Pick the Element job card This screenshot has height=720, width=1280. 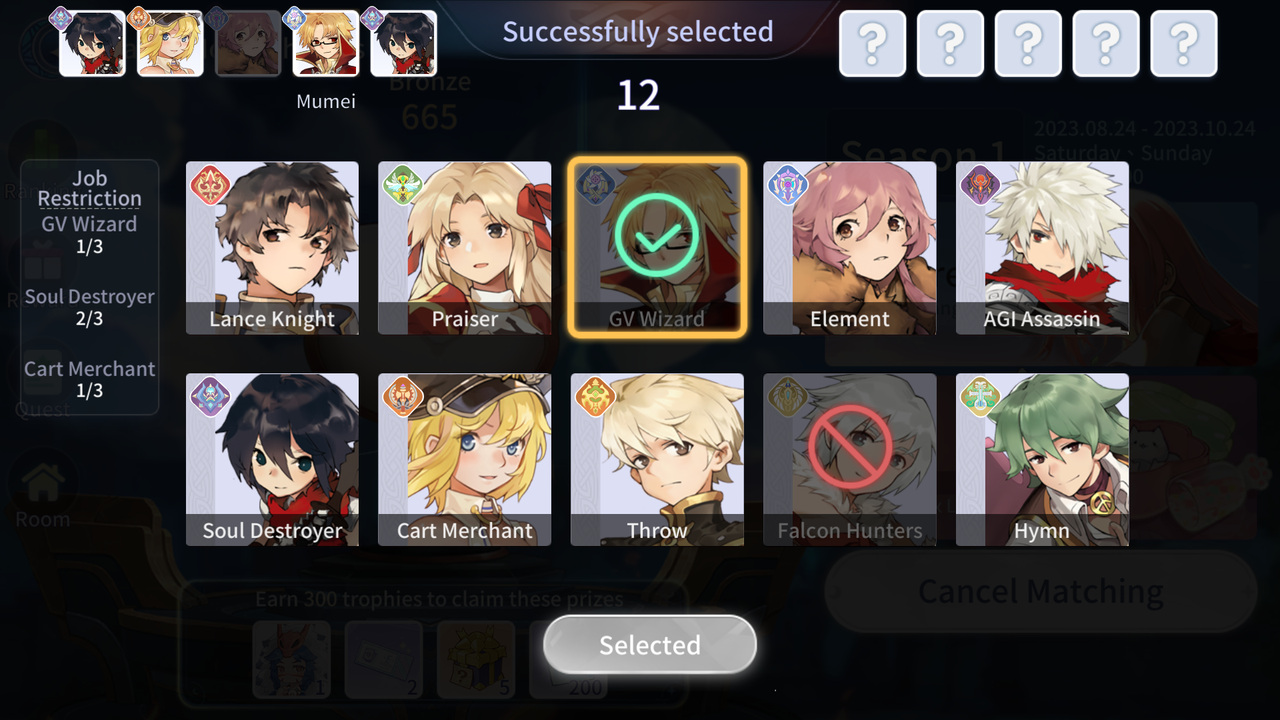coord(850,248)
